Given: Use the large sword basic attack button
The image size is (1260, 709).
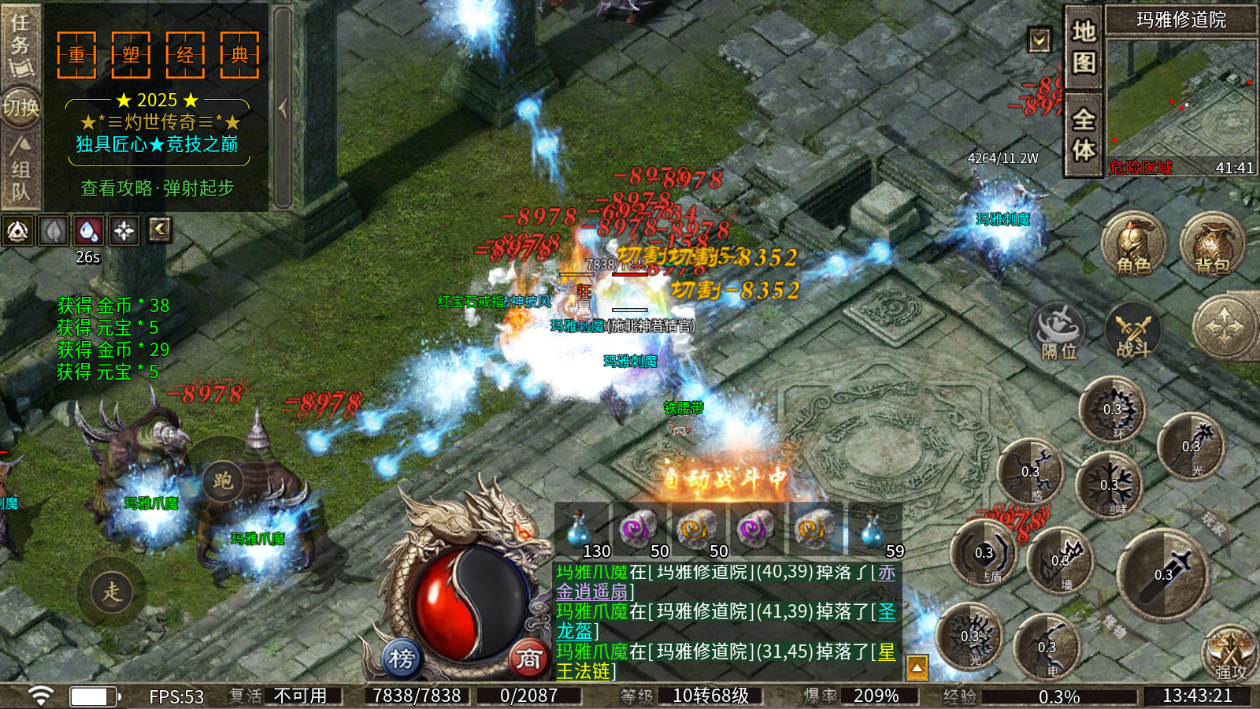Looking at the screenshot, I should tap(1163, 574).
